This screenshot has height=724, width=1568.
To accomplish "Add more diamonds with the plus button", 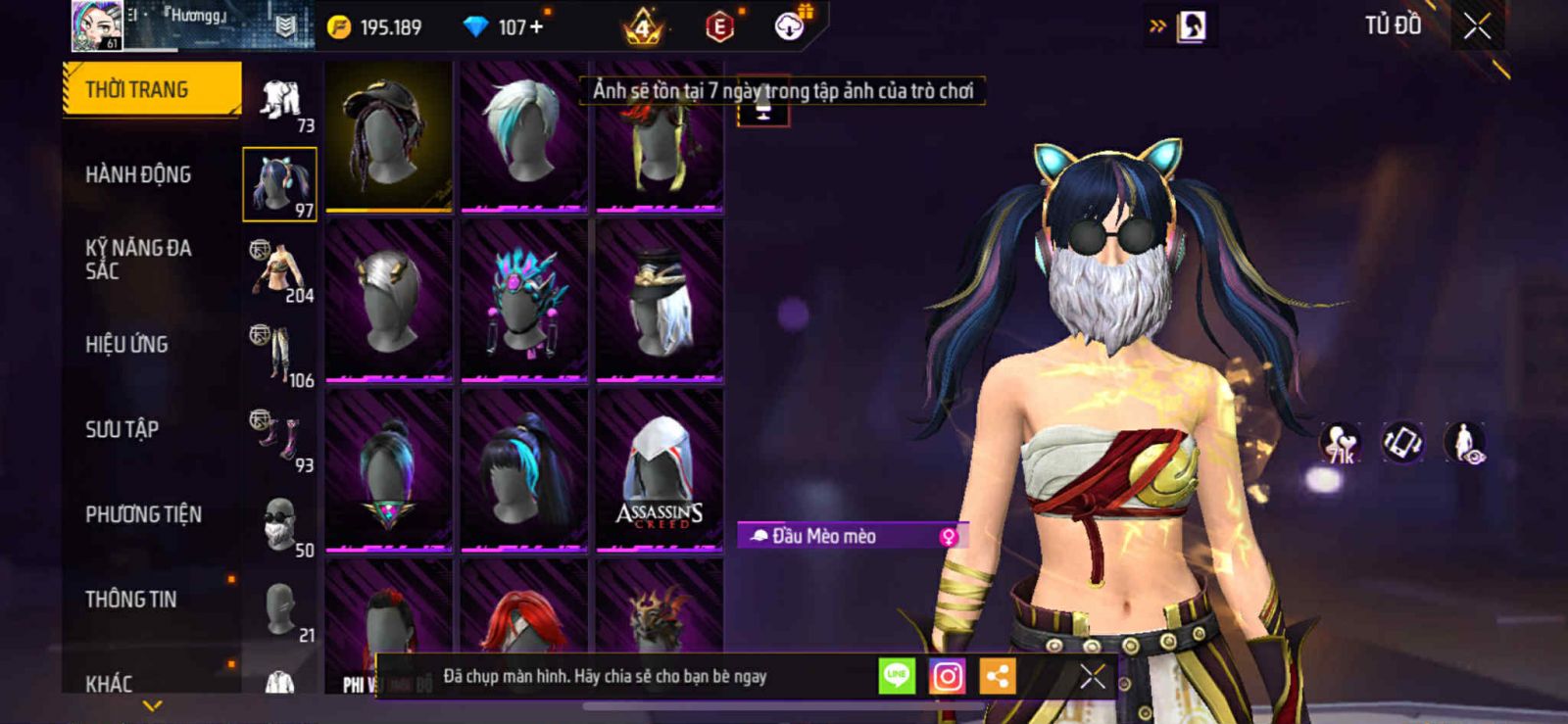I will (x=536, y=27).
